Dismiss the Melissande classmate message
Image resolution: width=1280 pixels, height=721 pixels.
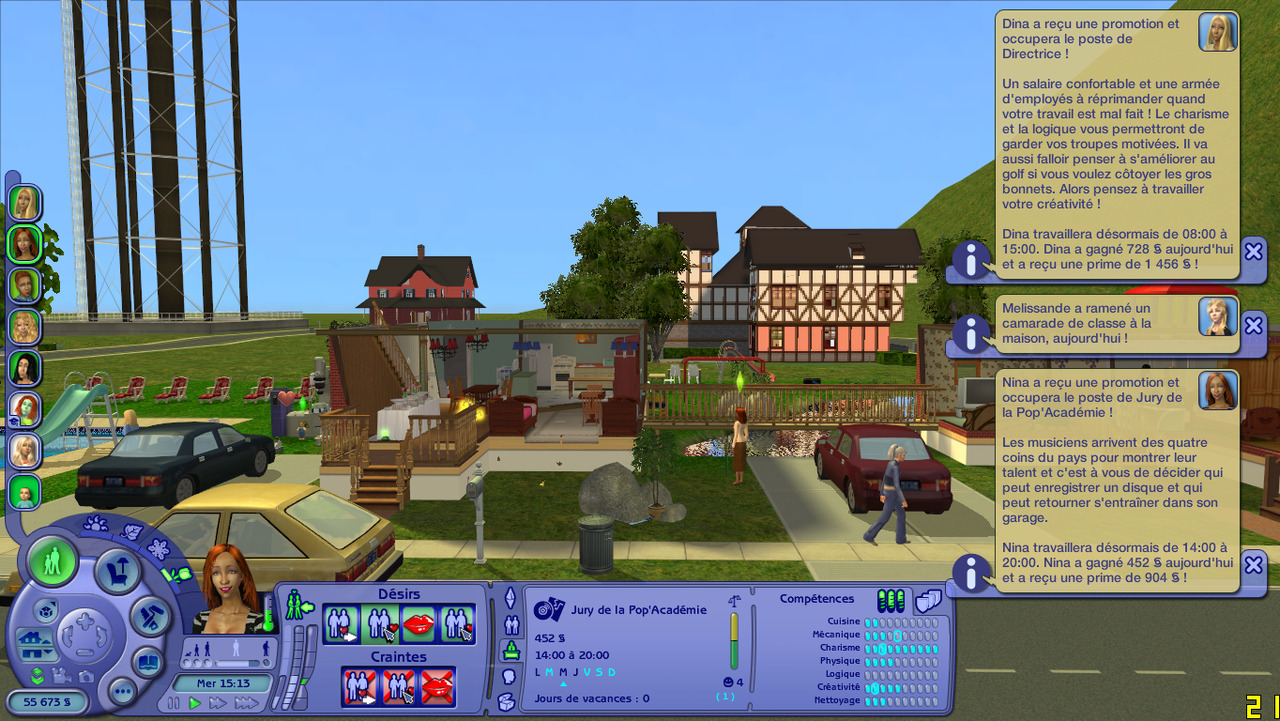[x=1254, y=324]
